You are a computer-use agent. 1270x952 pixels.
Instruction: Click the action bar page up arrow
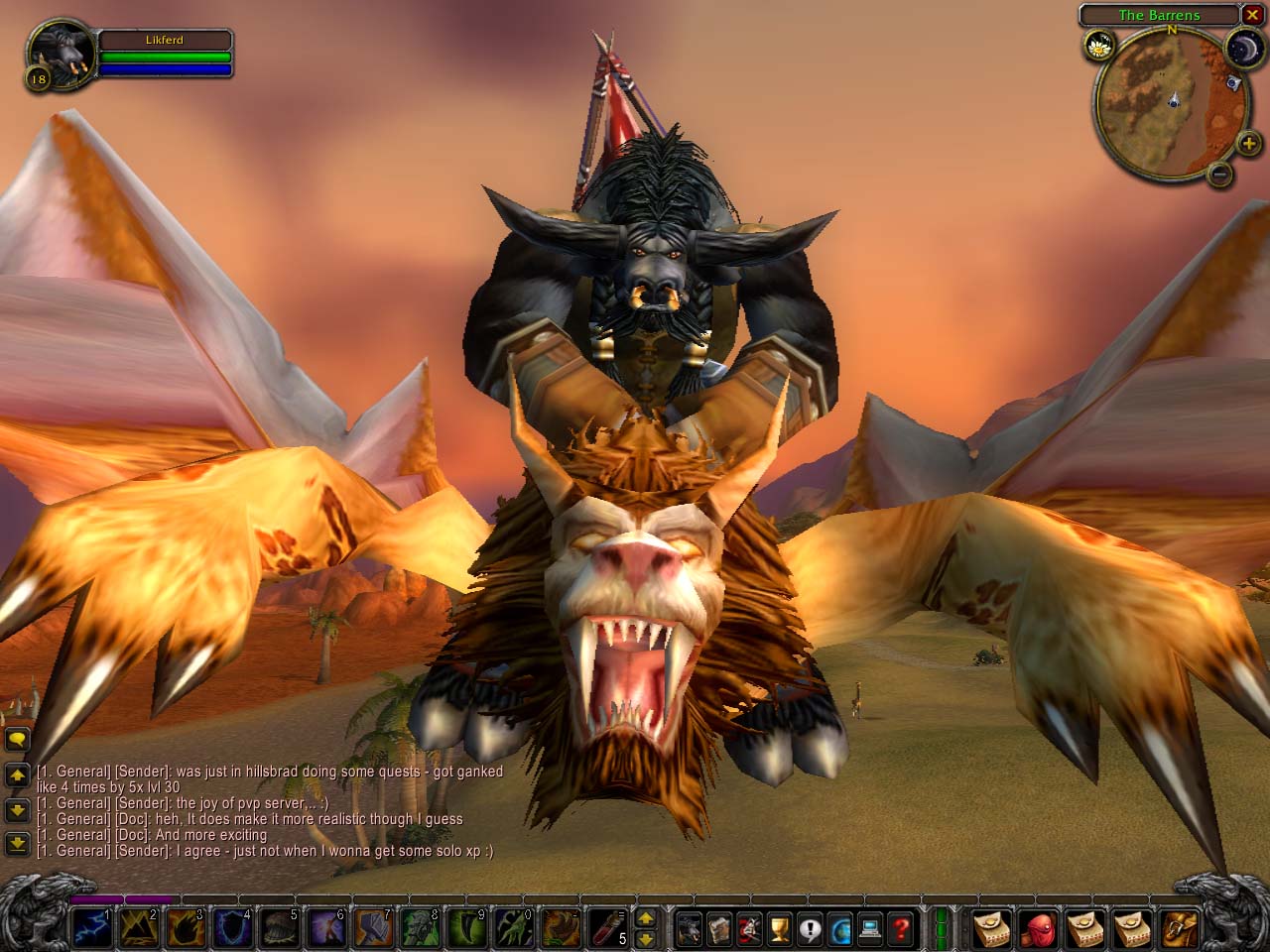point(645,918)
